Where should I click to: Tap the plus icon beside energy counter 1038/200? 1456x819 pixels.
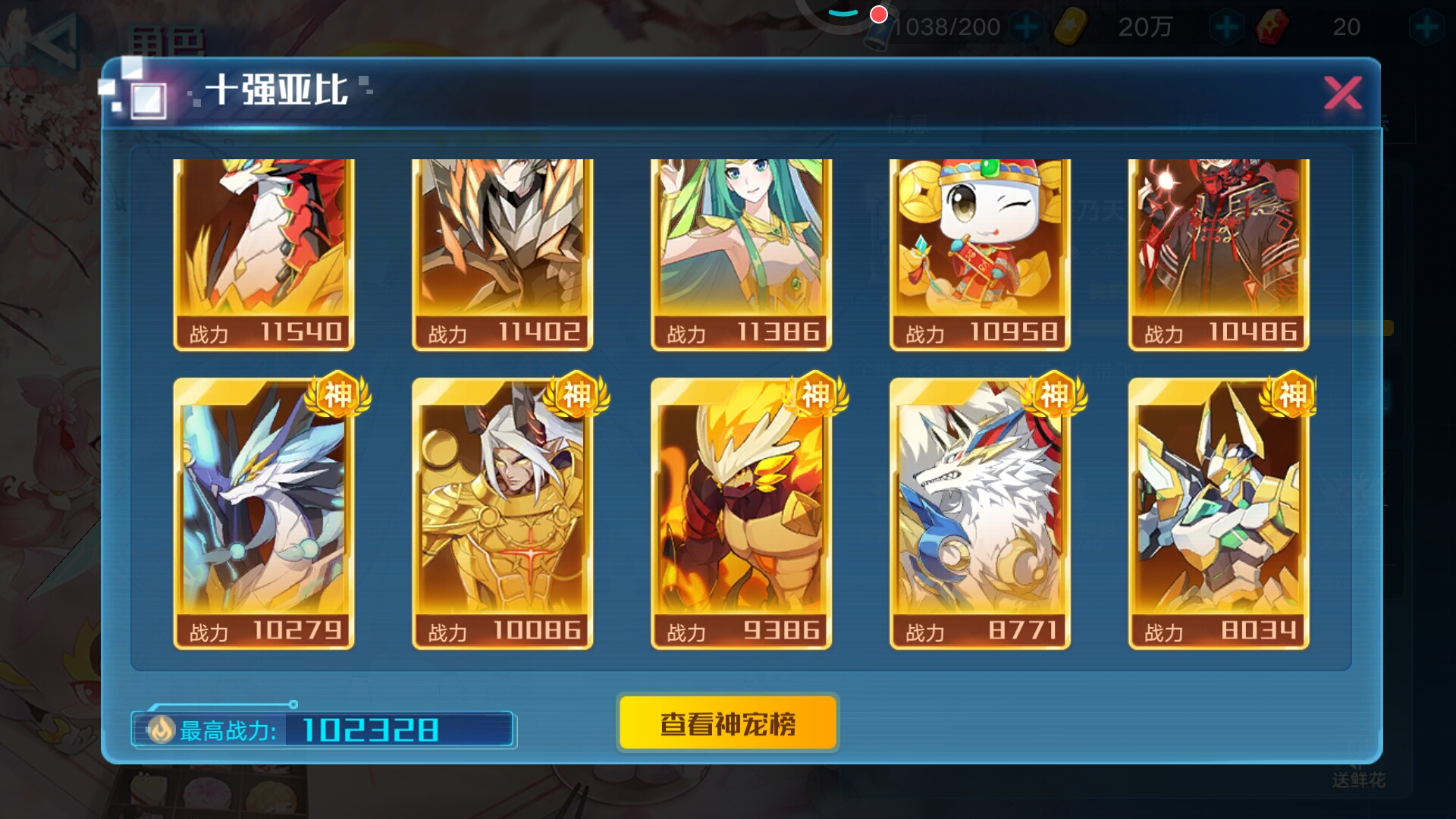[1028, 27]
